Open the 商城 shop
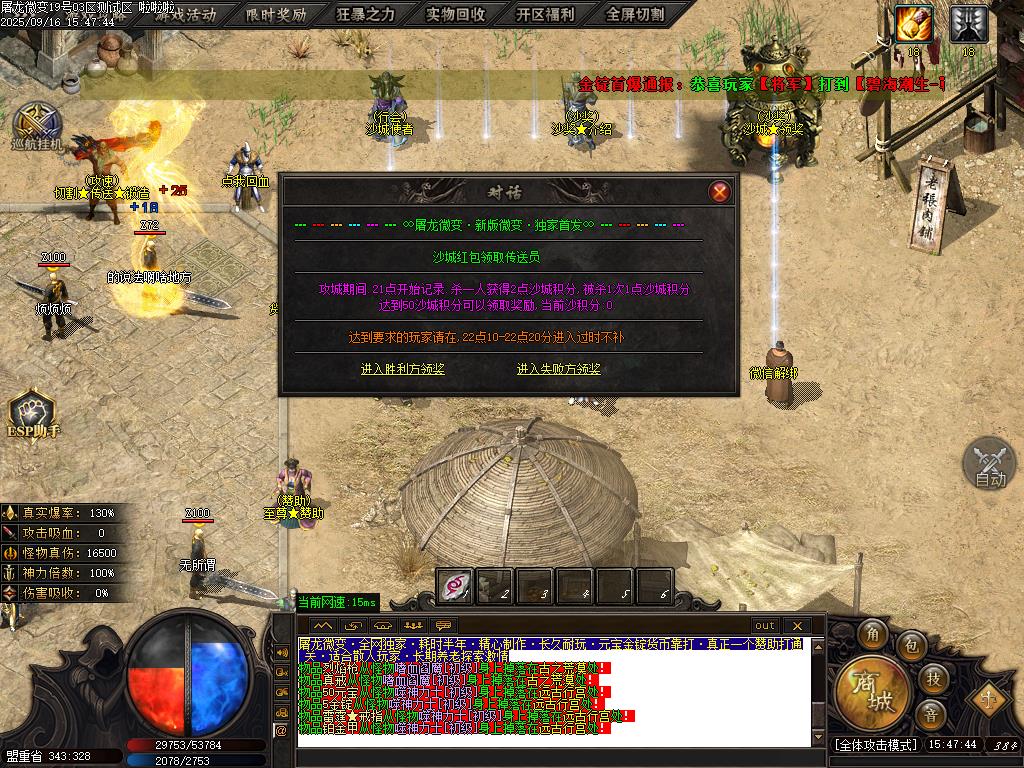Viewport: 1024px width, 768px height. (866, 692)
